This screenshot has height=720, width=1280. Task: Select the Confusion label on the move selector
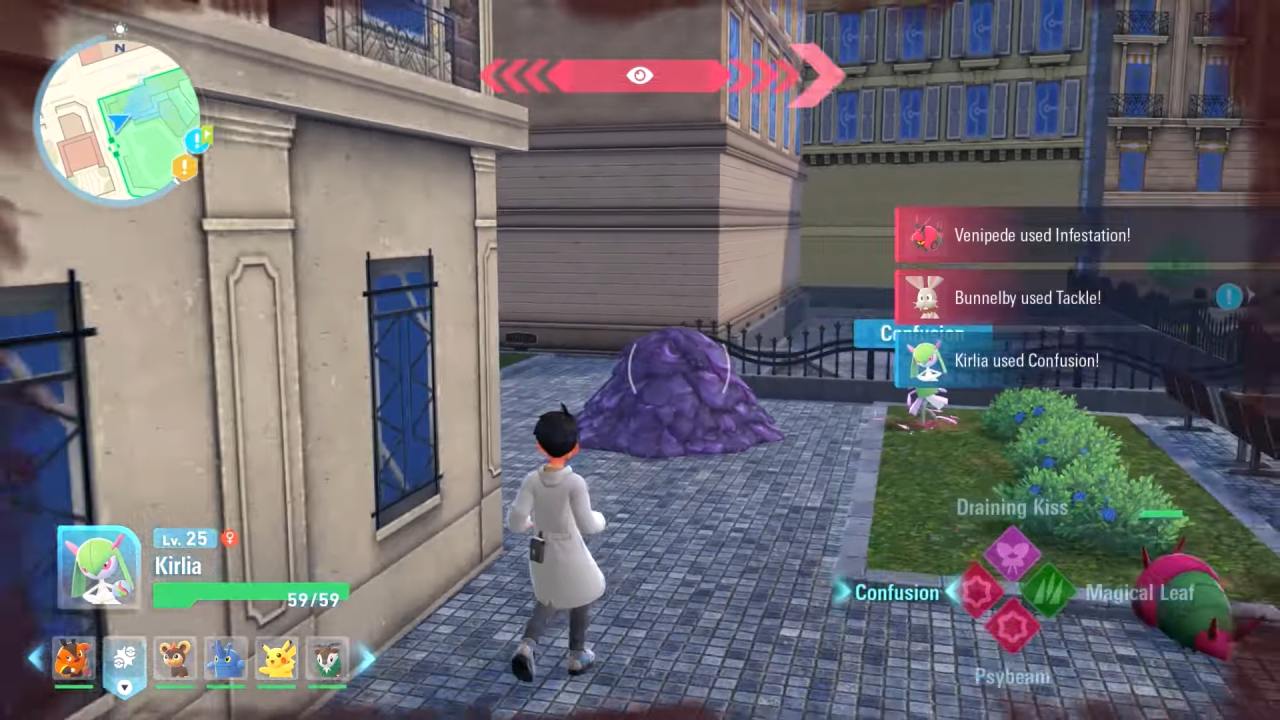coord(896,592)
